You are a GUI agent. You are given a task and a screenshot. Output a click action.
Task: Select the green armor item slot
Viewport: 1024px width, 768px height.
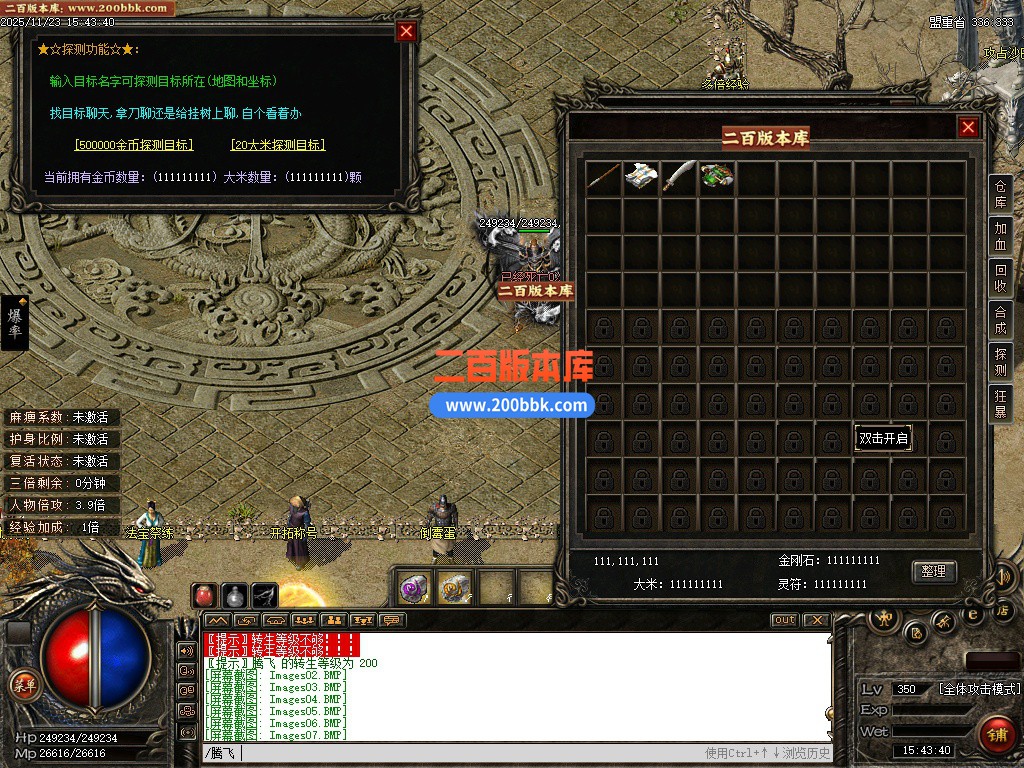tap(717, 178)
